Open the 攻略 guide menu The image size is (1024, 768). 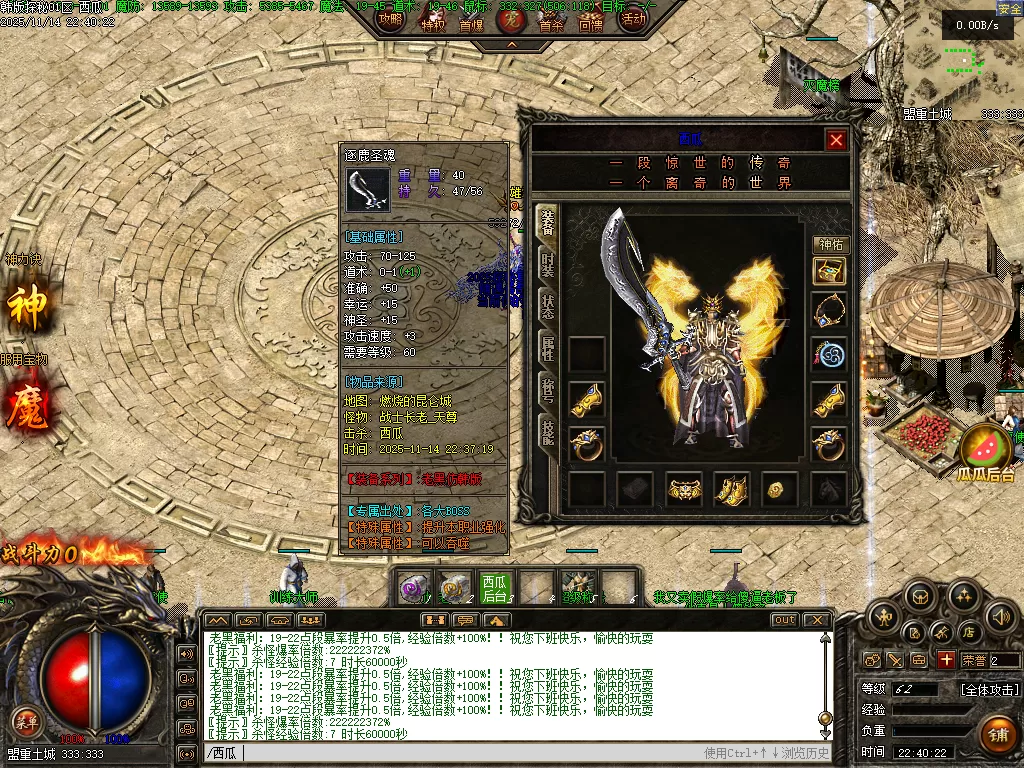coord(391,19)
